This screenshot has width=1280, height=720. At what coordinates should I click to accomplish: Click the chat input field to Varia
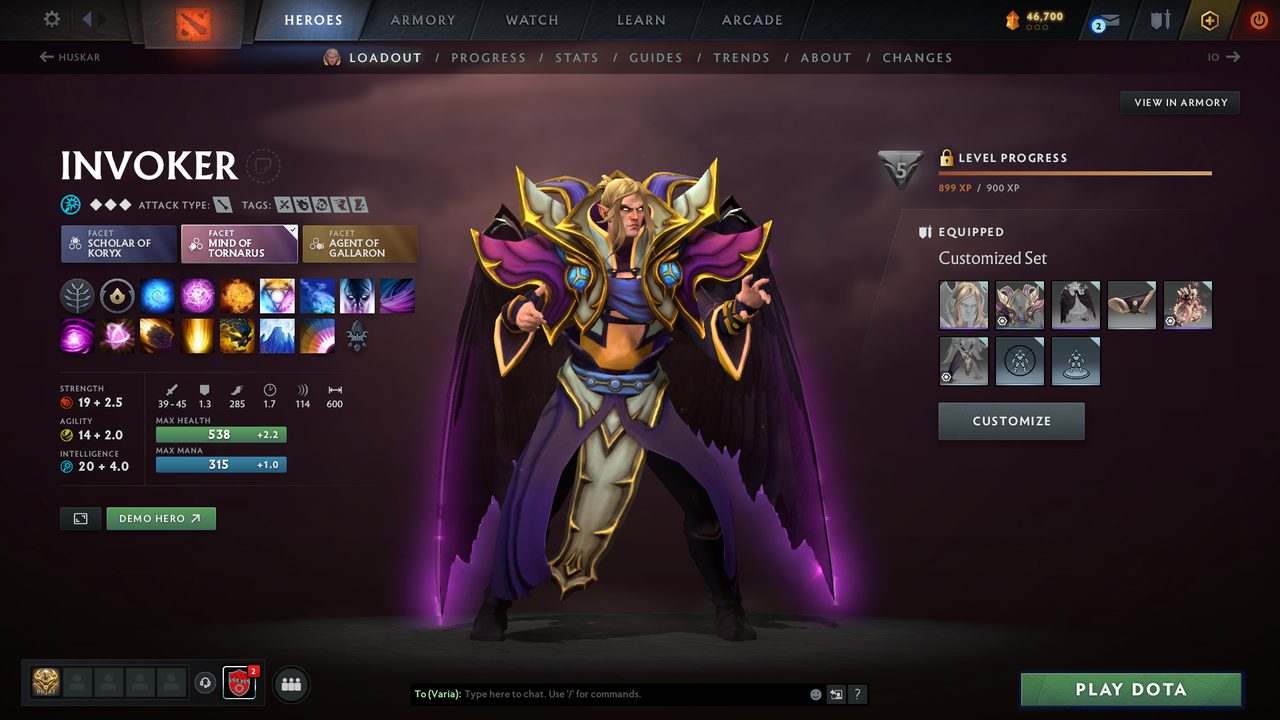[x=600, y=693]
